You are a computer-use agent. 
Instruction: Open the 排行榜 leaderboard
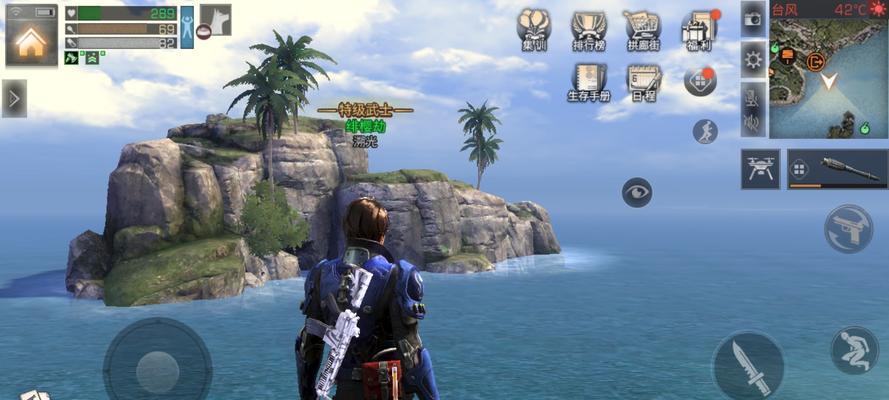pos(589,31)
